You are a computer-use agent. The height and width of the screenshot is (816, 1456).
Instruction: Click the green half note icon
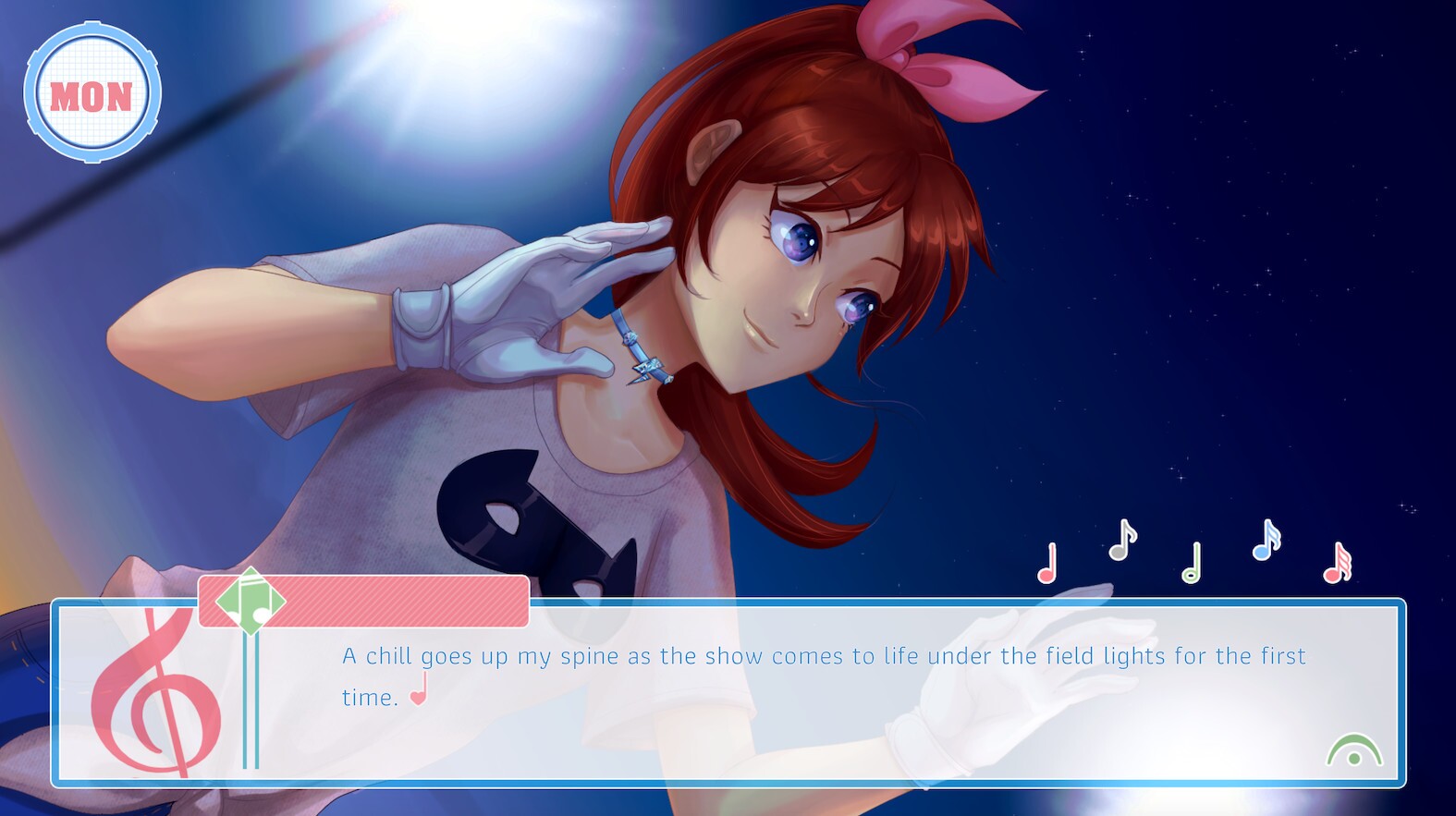coord(1193,564)
